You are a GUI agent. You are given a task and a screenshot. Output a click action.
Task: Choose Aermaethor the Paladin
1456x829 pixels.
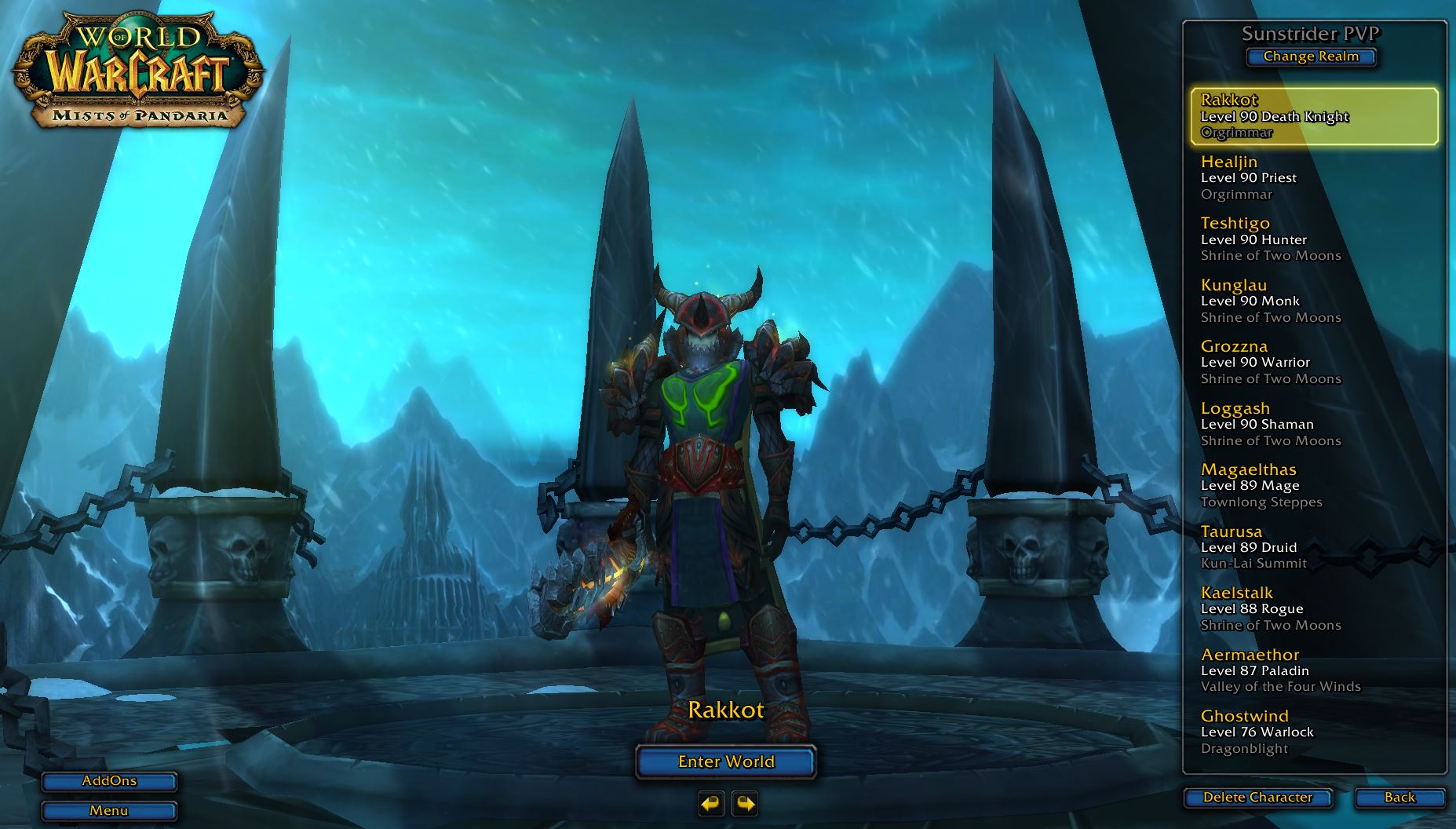(x=1314, y=670)
